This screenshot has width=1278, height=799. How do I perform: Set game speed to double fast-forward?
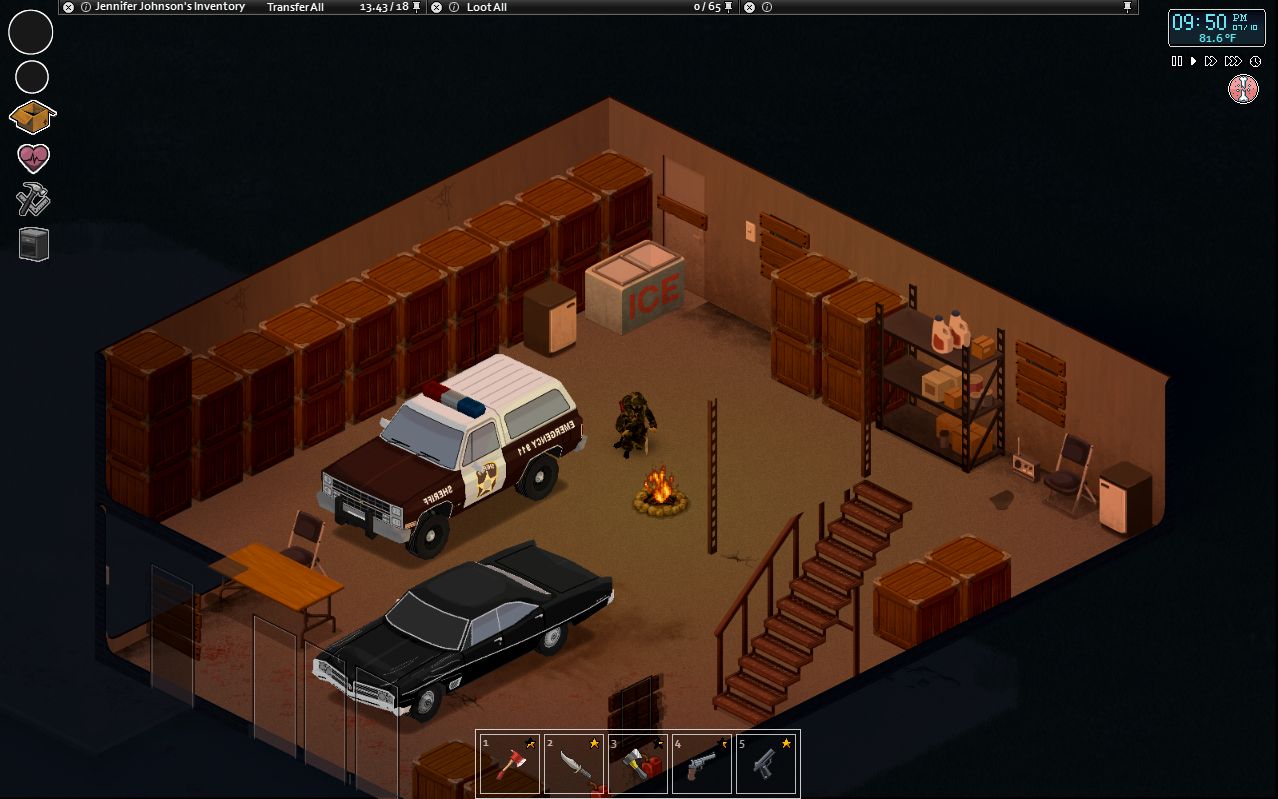pyautogui.click(x=1210, y=61)
